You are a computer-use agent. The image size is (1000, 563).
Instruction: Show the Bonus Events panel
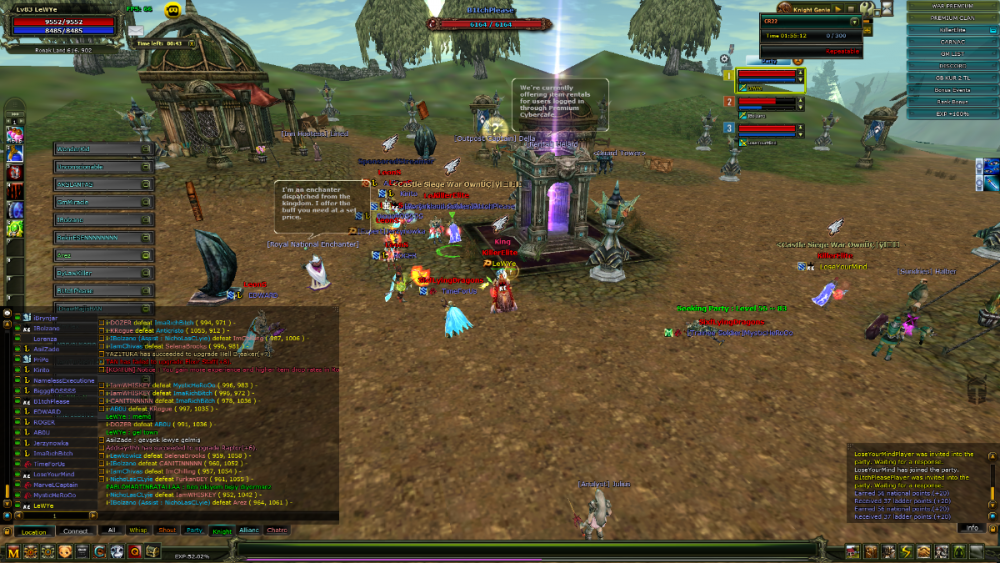[952, 90]
